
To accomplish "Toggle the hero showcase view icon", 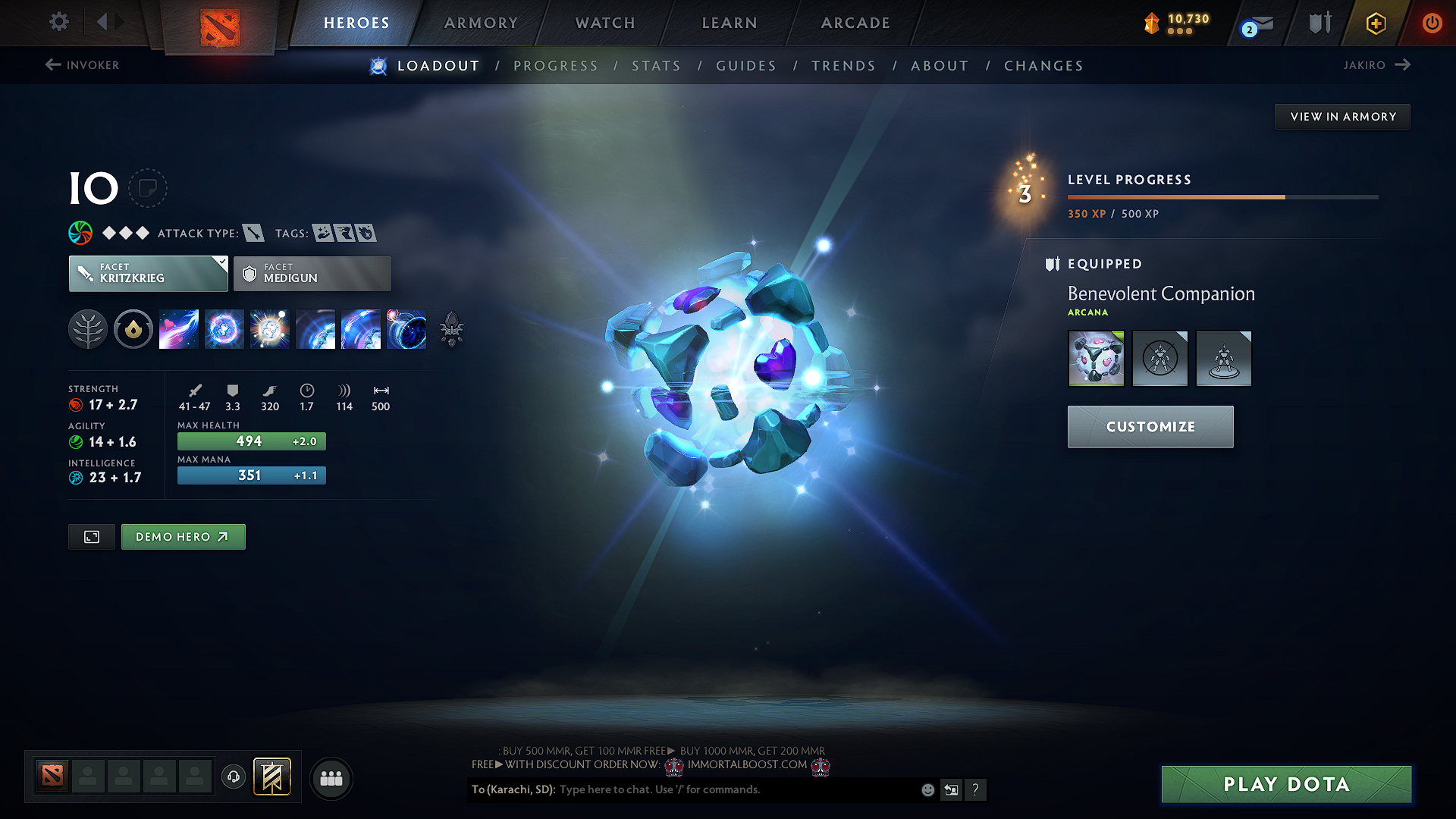I will [91, 536].
